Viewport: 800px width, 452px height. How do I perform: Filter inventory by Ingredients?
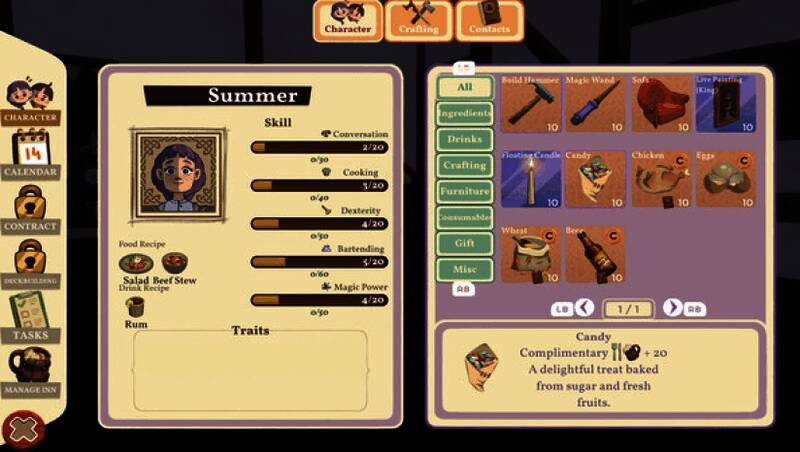tap(464, 113)
